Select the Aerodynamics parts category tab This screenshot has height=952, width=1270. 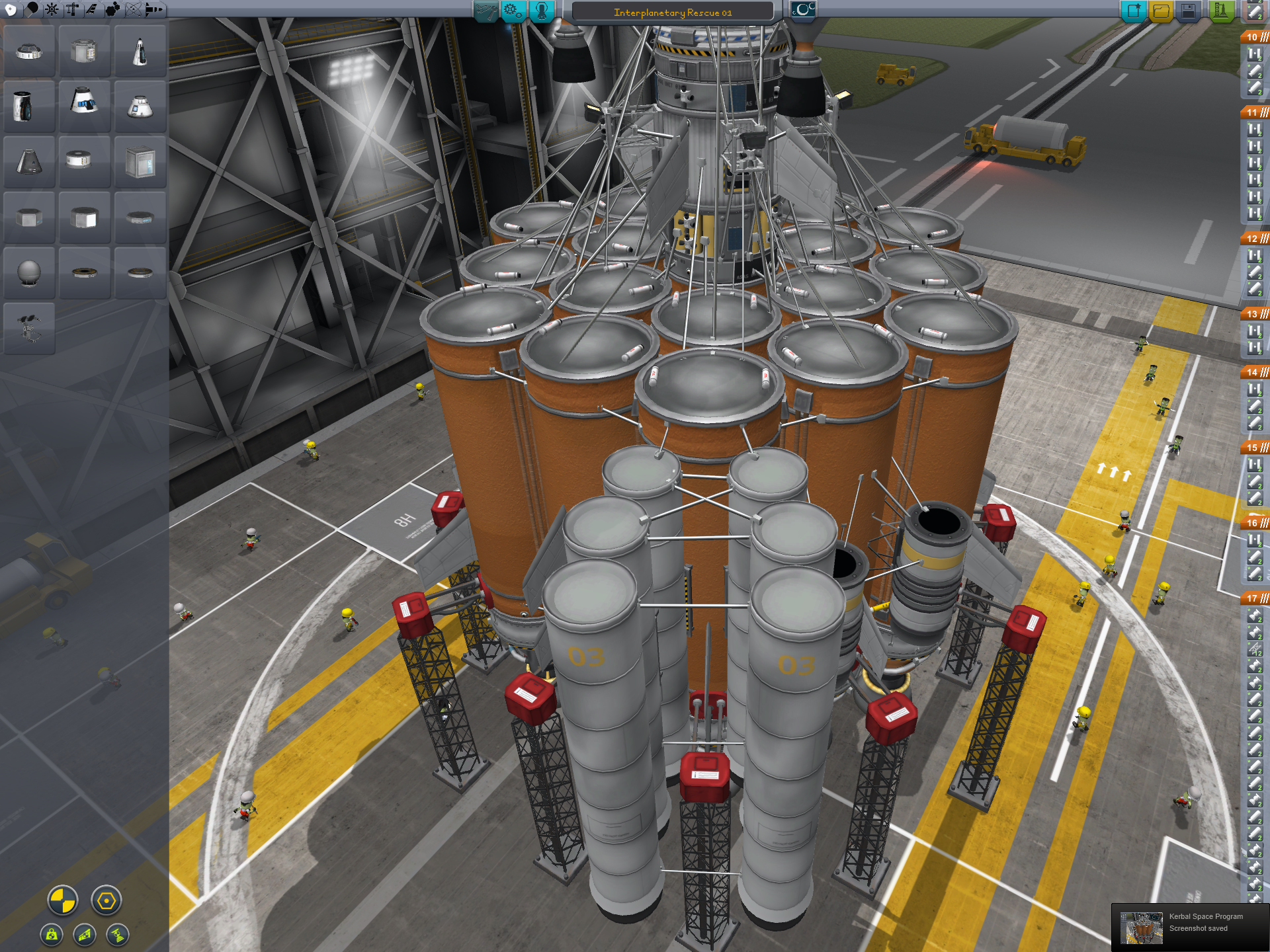point(92,9)
